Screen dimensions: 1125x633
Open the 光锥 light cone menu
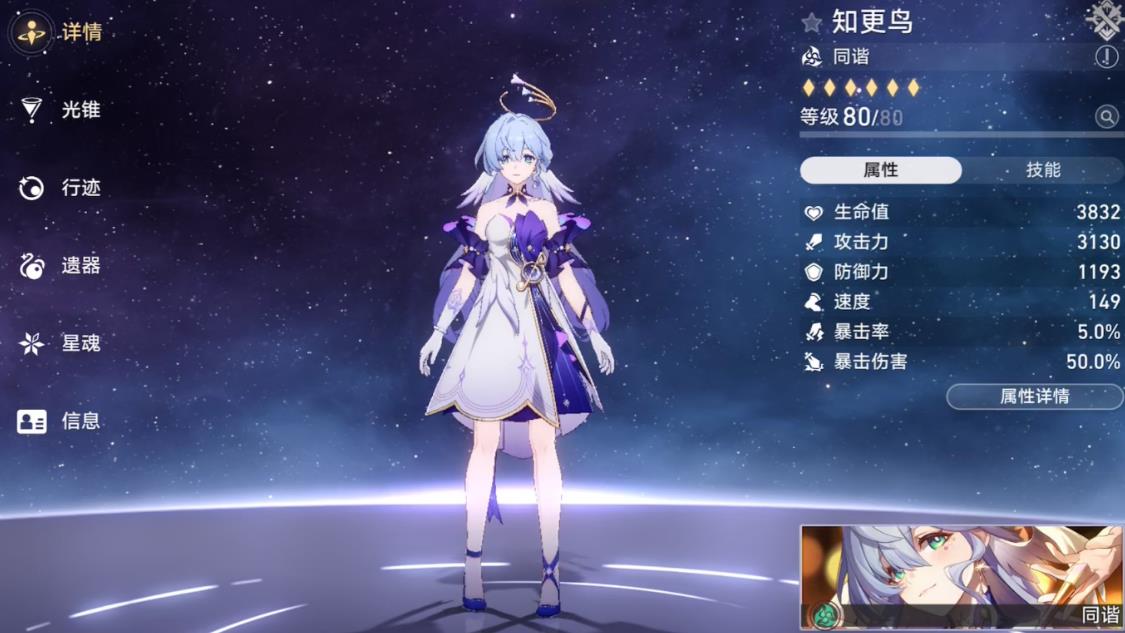pos(60,110)
